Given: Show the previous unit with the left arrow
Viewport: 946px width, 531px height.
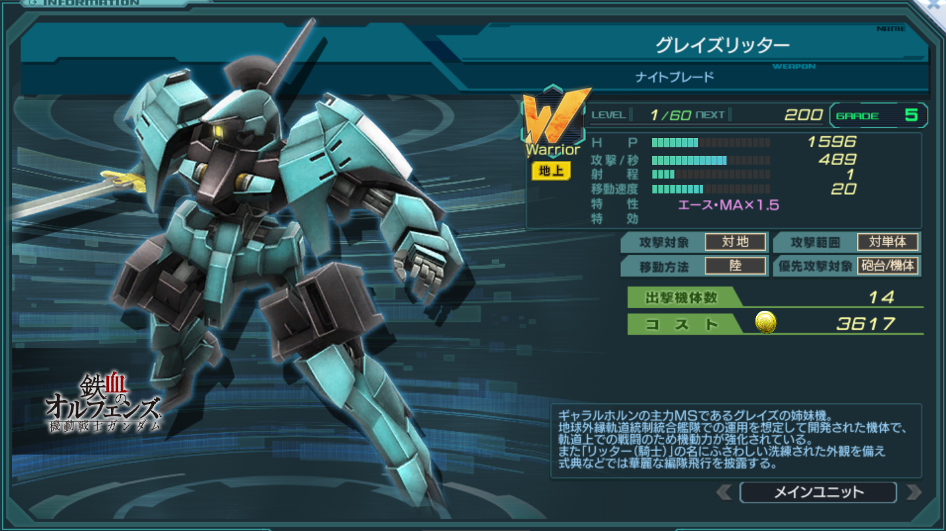Looking at the screenshot, I should [x=724, y=492].
